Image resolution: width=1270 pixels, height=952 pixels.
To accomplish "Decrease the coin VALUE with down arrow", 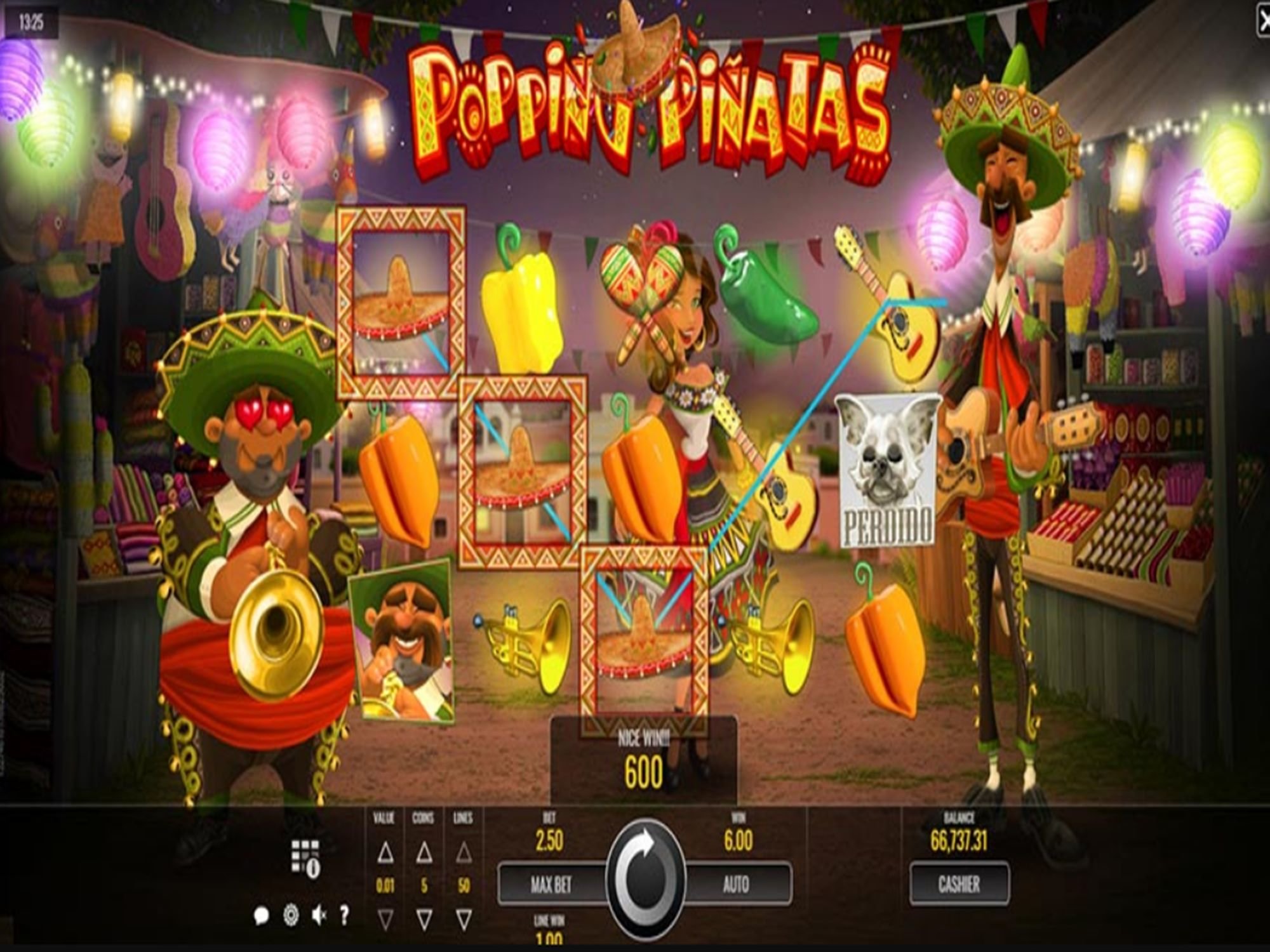I will [385, 918].
